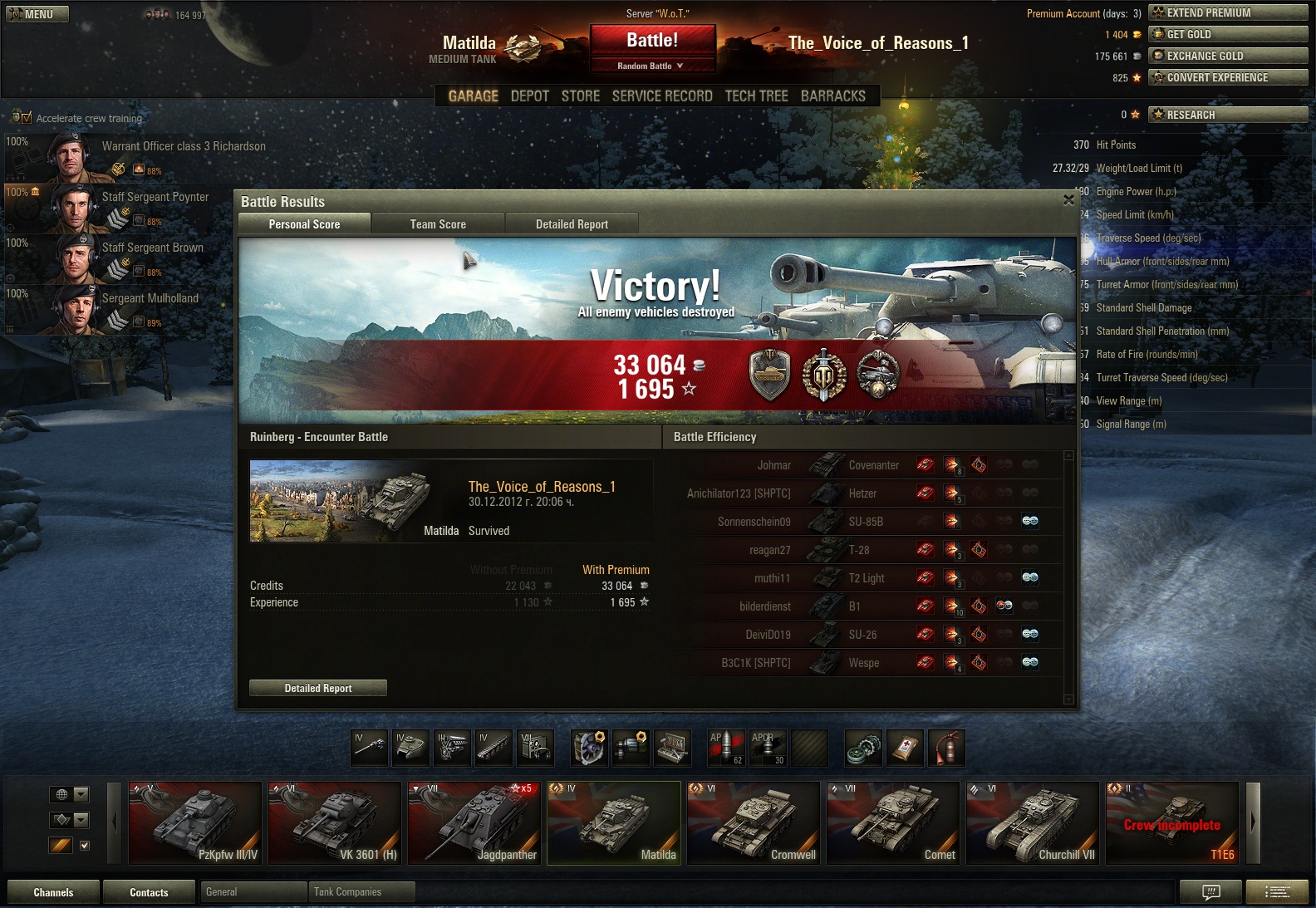Close the Battle Results window

[1068, 200]
